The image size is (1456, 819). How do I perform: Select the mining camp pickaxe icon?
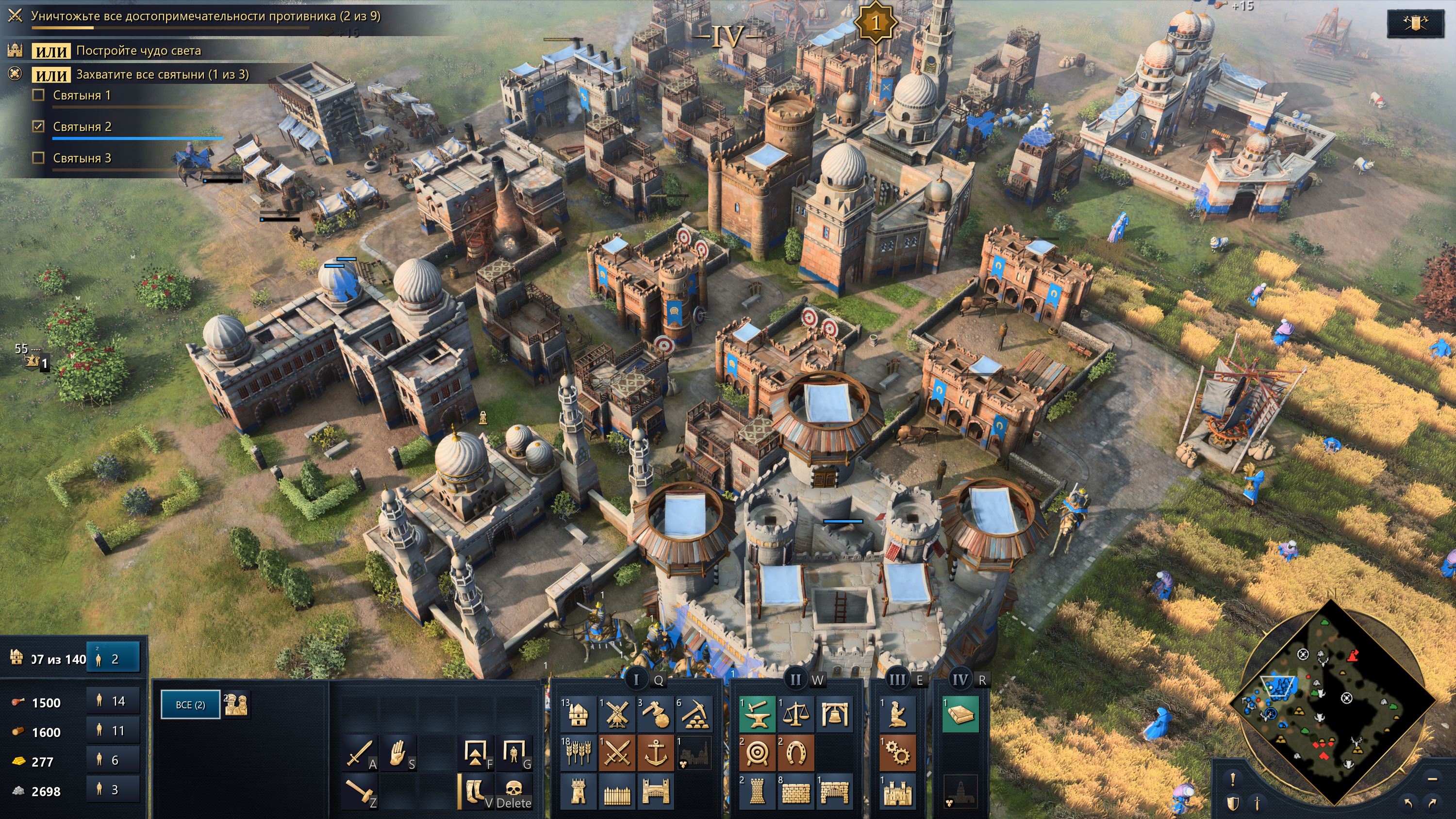coord(694,714)
